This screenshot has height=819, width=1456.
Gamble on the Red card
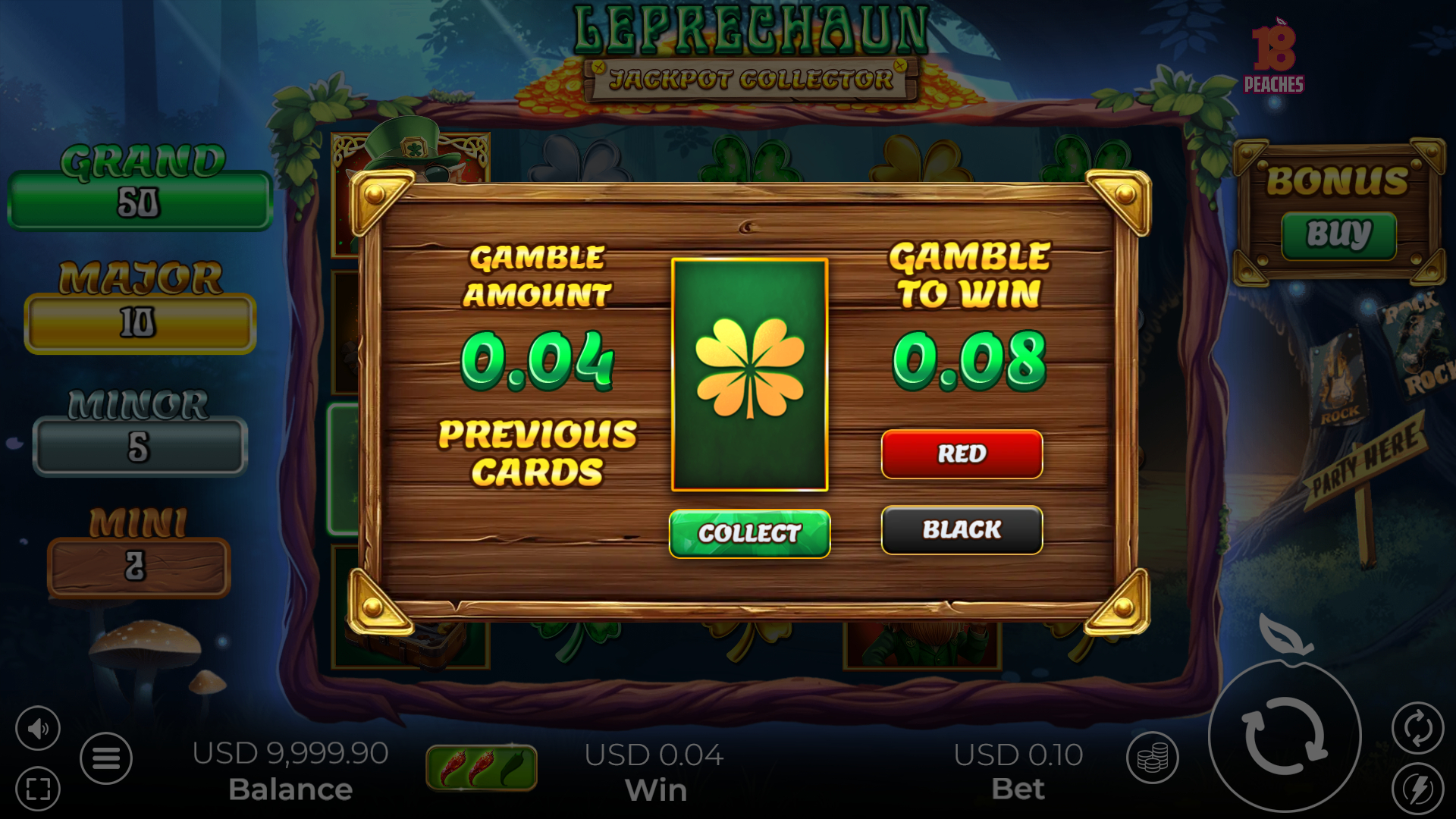(x=962, y=453)
